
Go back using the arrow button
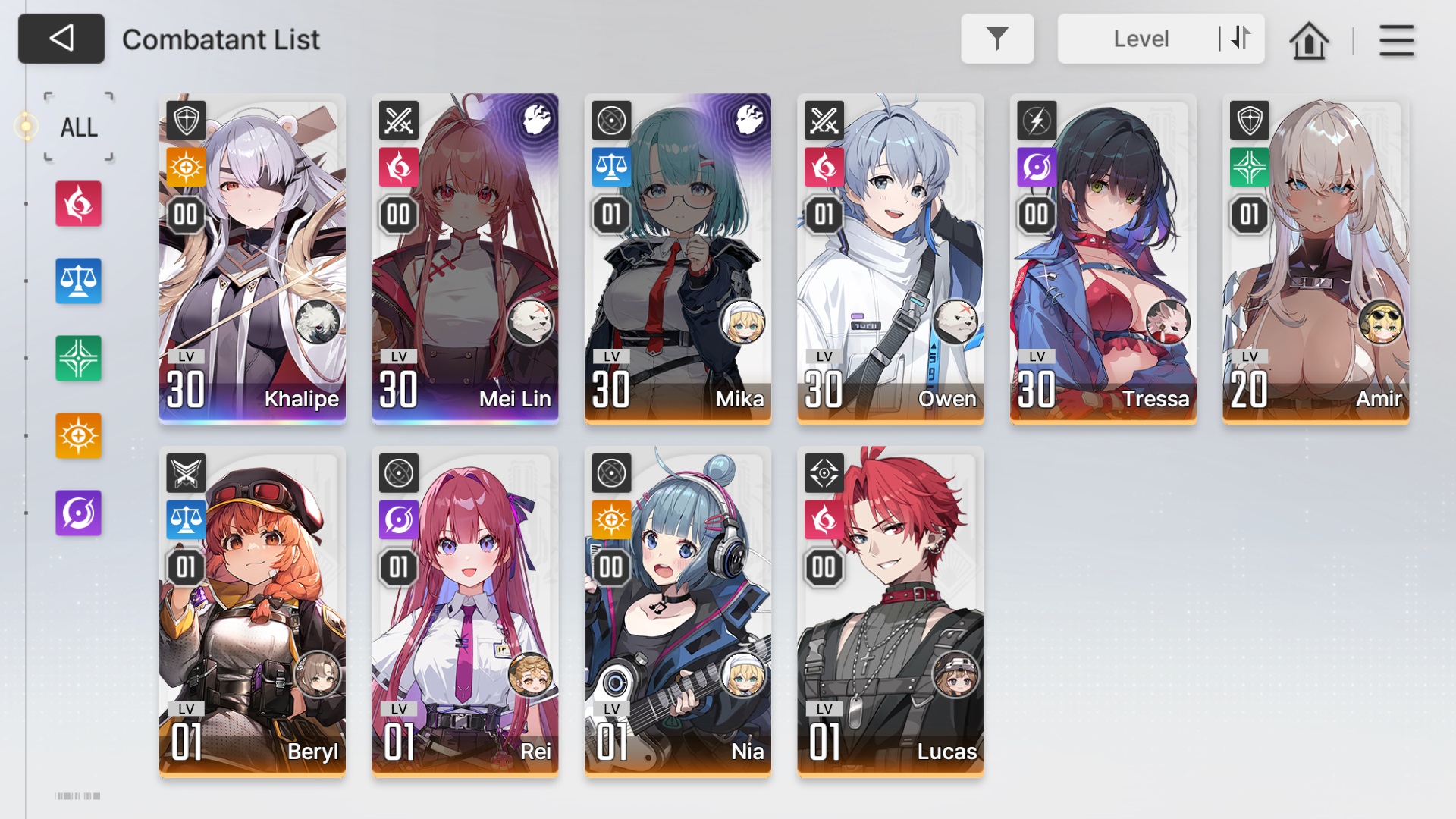point(61,39)
